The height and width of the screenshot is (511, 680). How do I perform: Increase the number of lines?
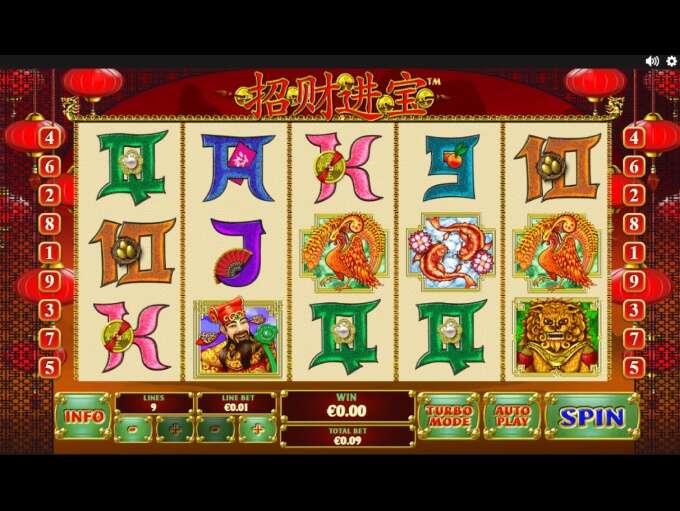174,430
